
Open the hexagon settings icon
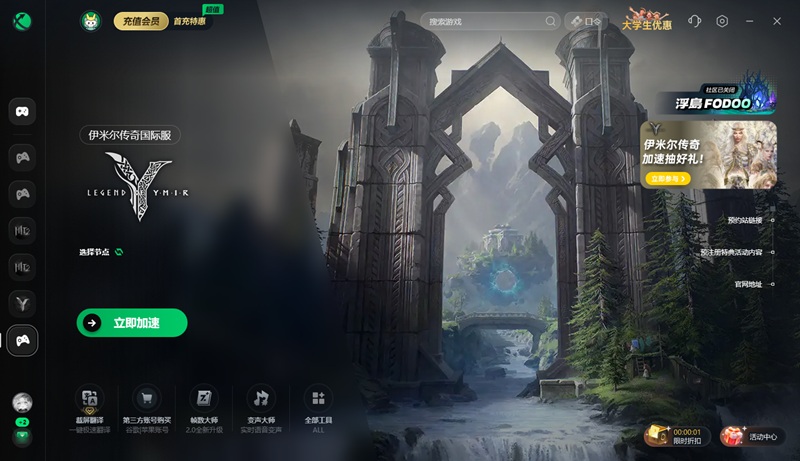click(x=722, y=21)
